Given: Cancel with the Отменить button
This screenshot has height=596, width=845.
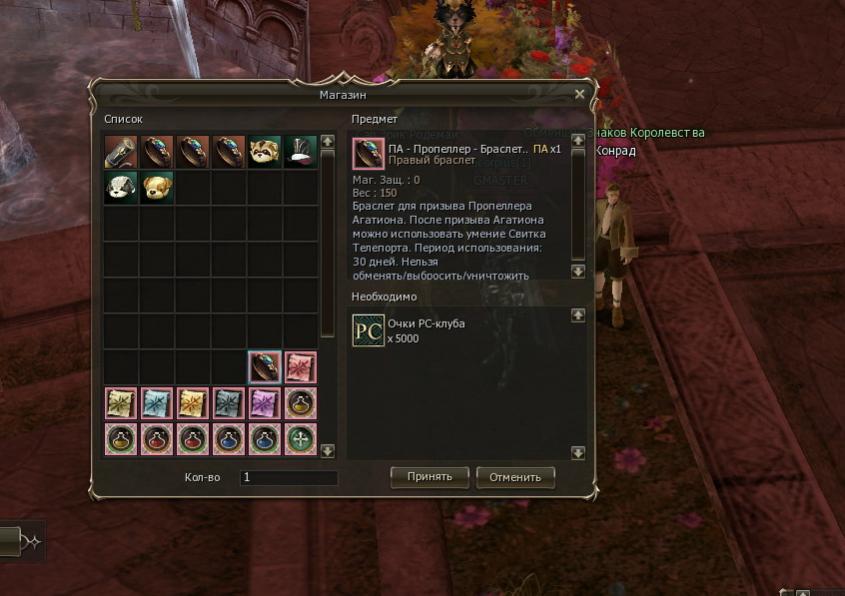Looking at the screenshot, I should (x=515, y=476).
